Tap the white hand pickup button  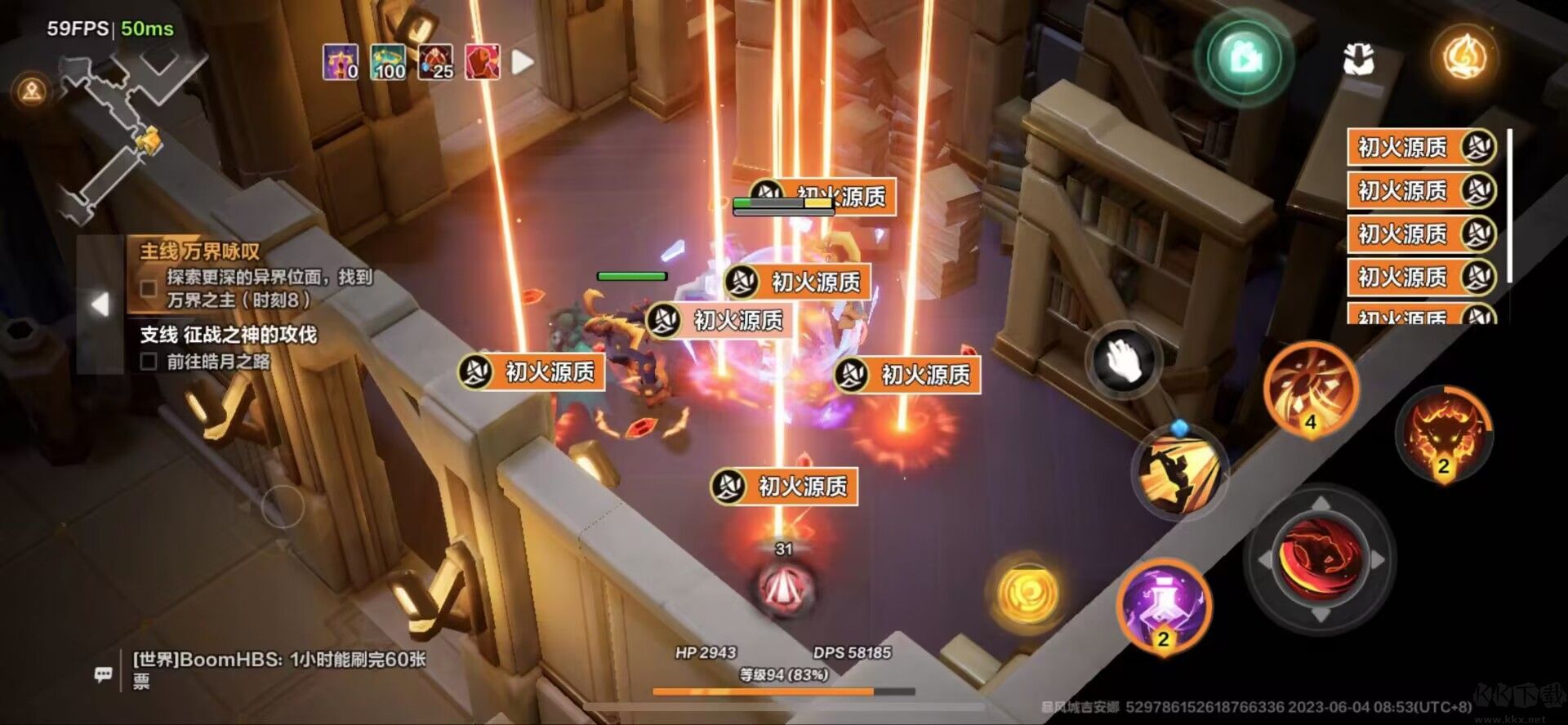(x=1123, y=360)
